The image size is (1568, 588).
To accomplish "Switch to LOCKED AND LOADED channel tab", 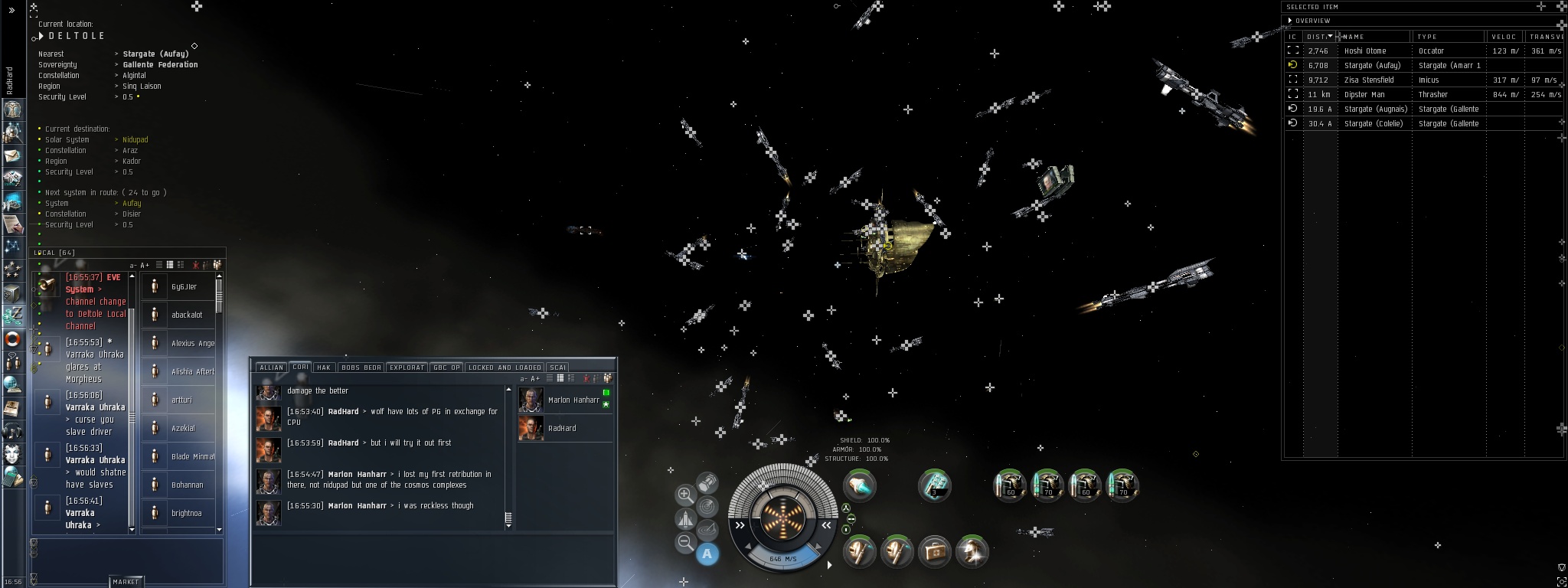I will point(505,367).
